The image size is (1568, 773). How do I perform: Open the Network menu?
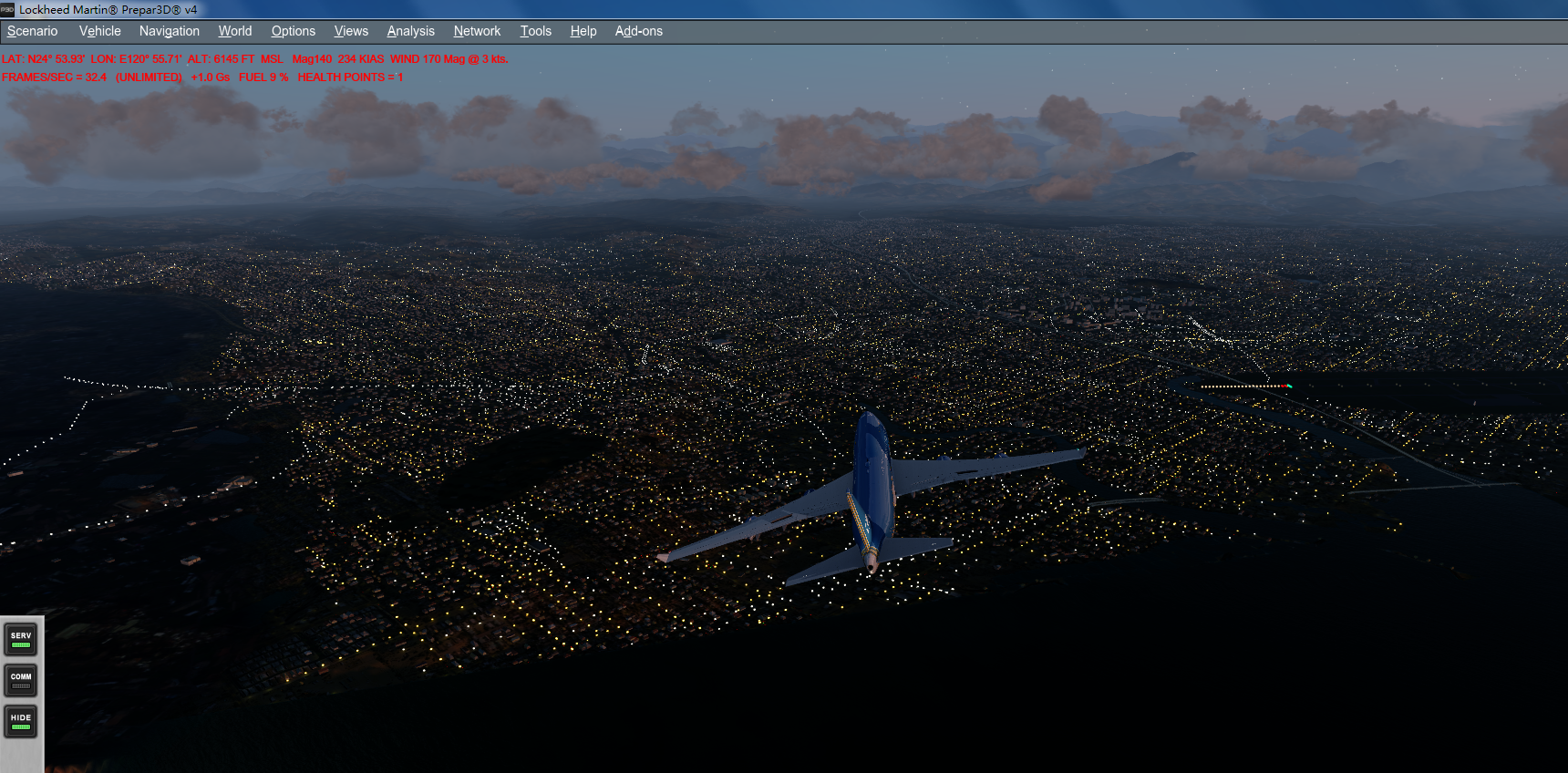coord(477,30)
